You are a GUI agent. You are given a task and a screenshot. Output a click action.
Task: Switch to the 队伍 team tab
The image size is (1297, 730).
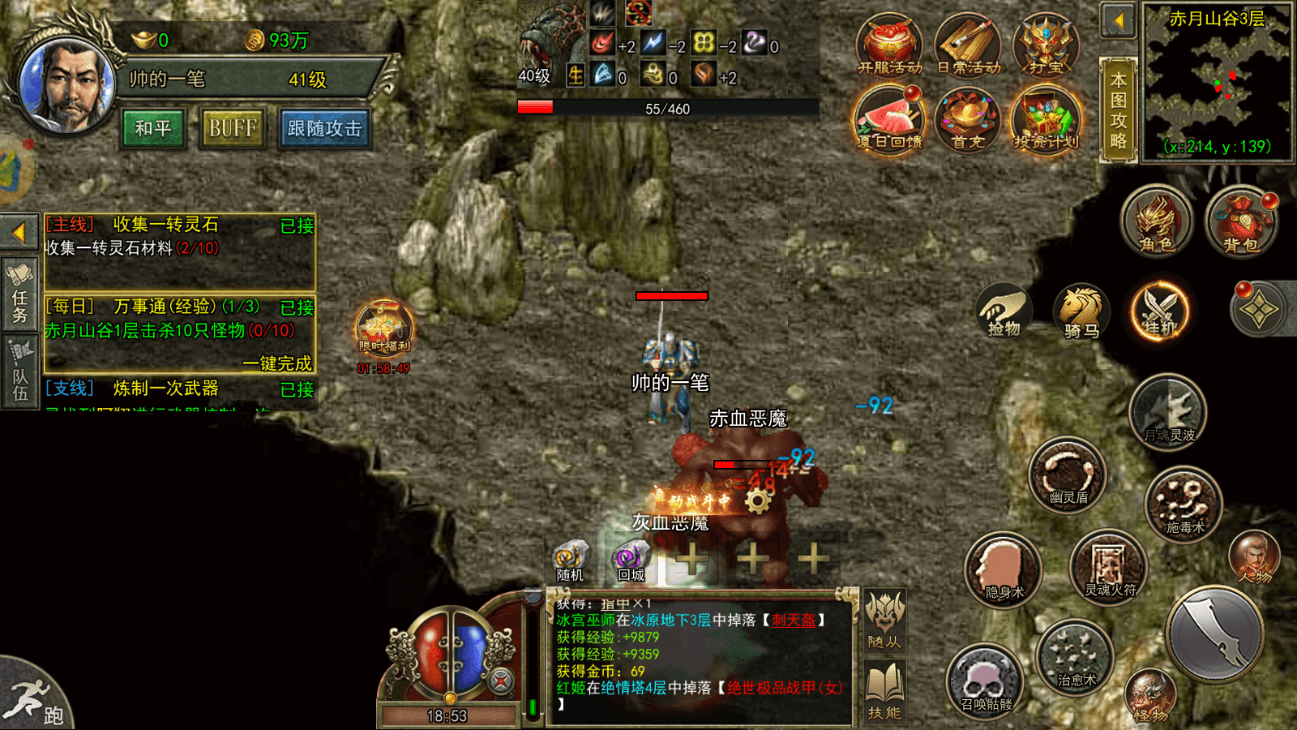pyautogui.click(x=20, y=371)
